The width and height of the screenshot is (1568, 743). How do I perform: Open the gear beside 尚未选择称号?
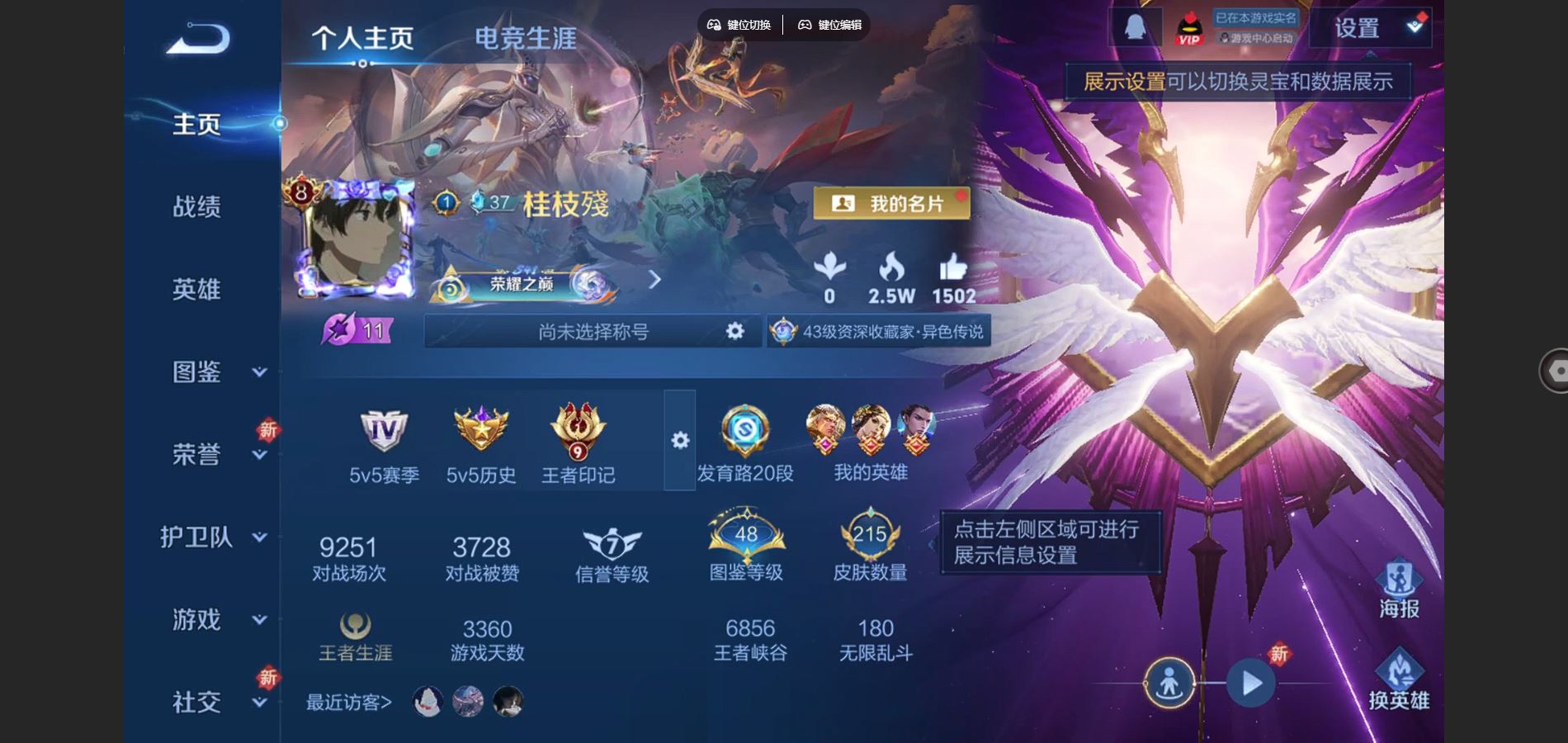[x=736, y=333]
